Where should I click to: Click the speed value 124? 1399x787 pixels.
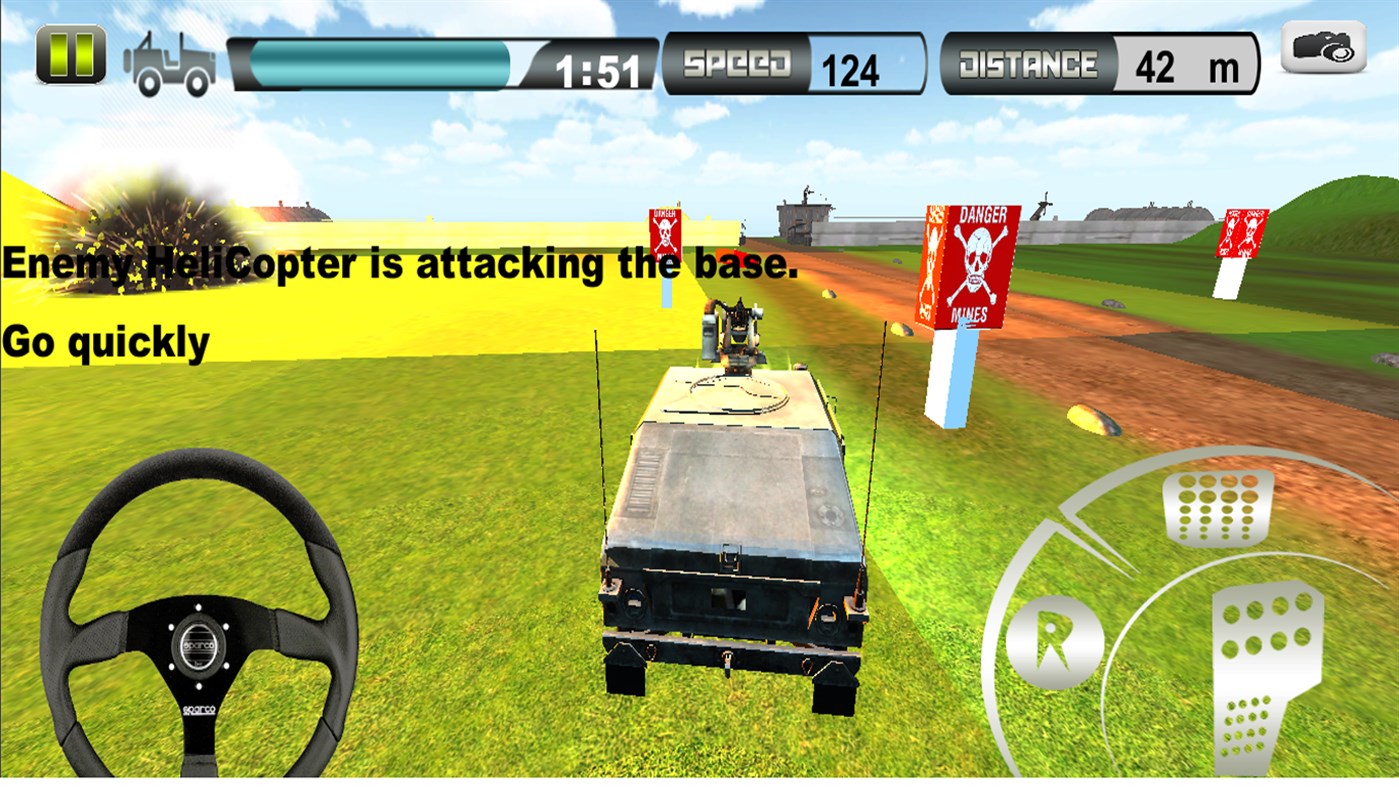pyautogui.click(x=851, y=68)
